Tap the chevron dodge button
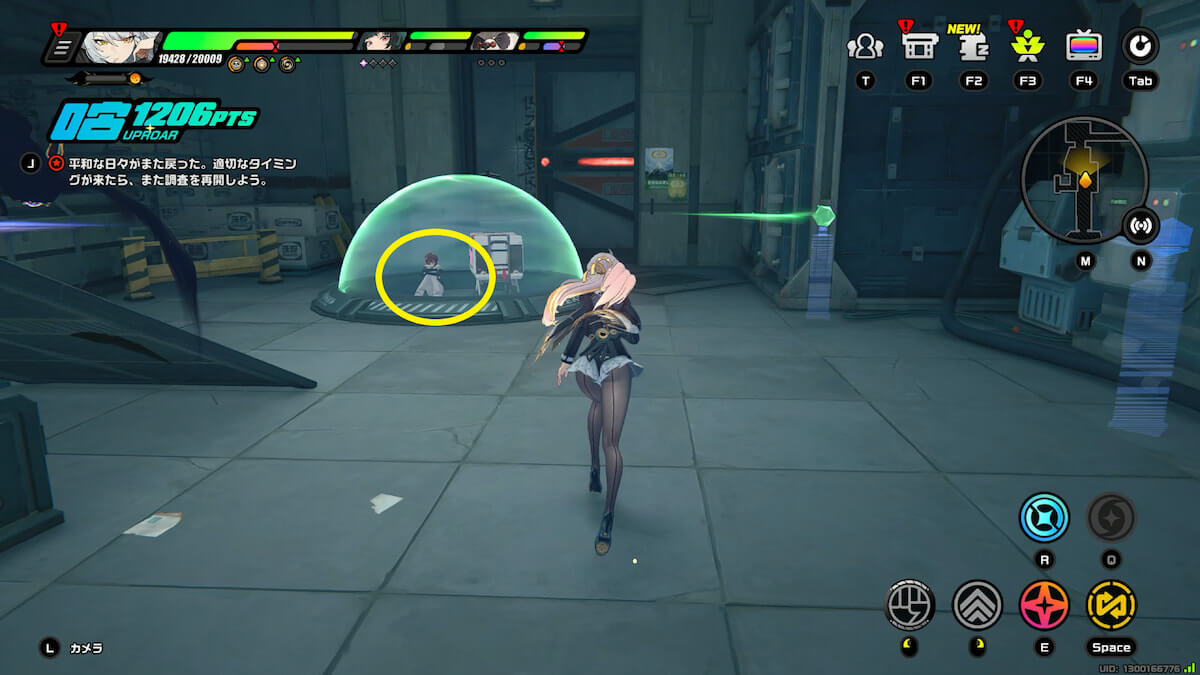The width and height of the screenshot is (1200, 675). [x=977, y=605]
